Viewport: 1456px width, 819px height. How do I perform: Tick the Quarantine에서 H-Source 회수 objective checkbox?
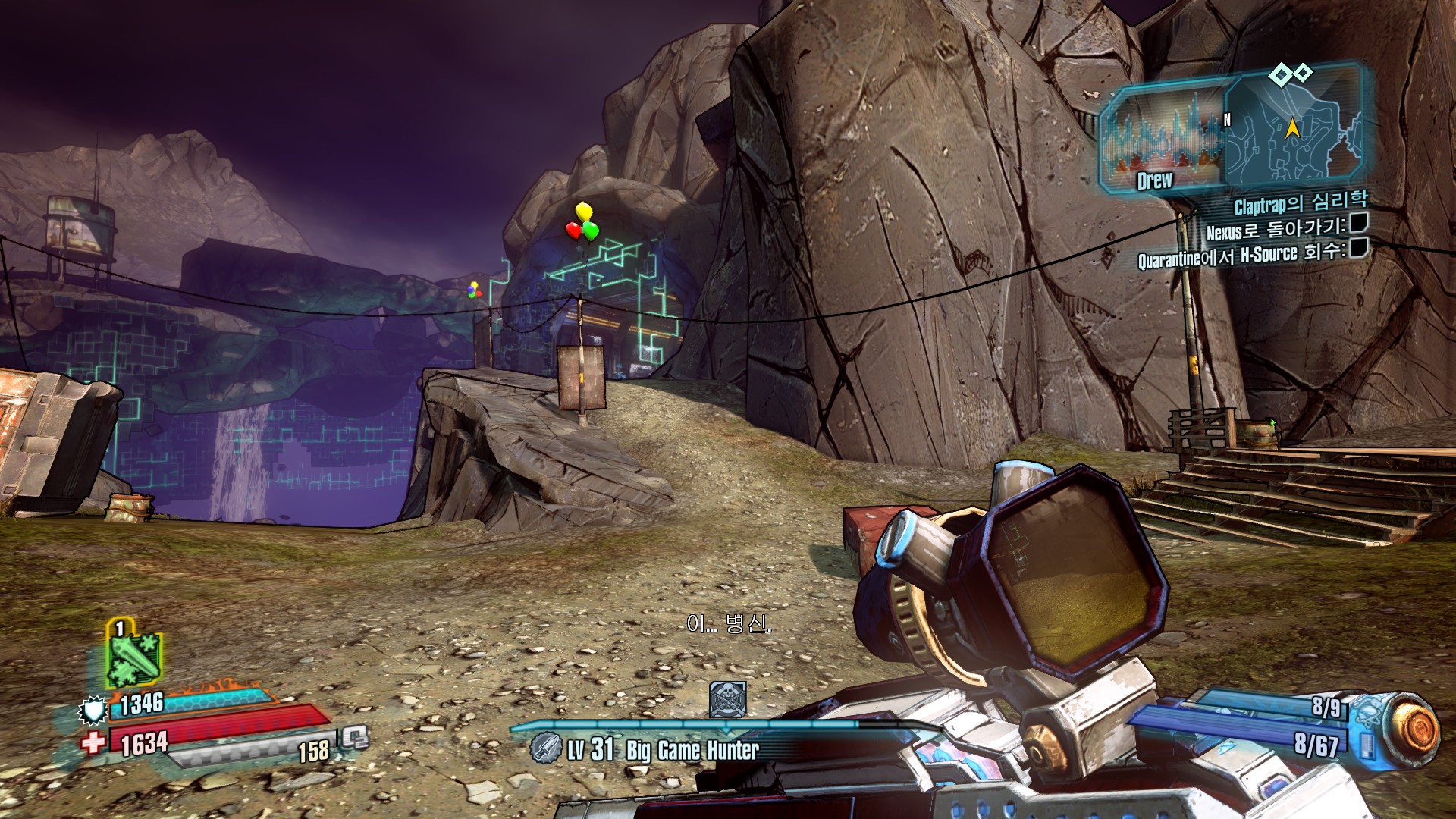pyautogui.click(x=1359, y=247)
